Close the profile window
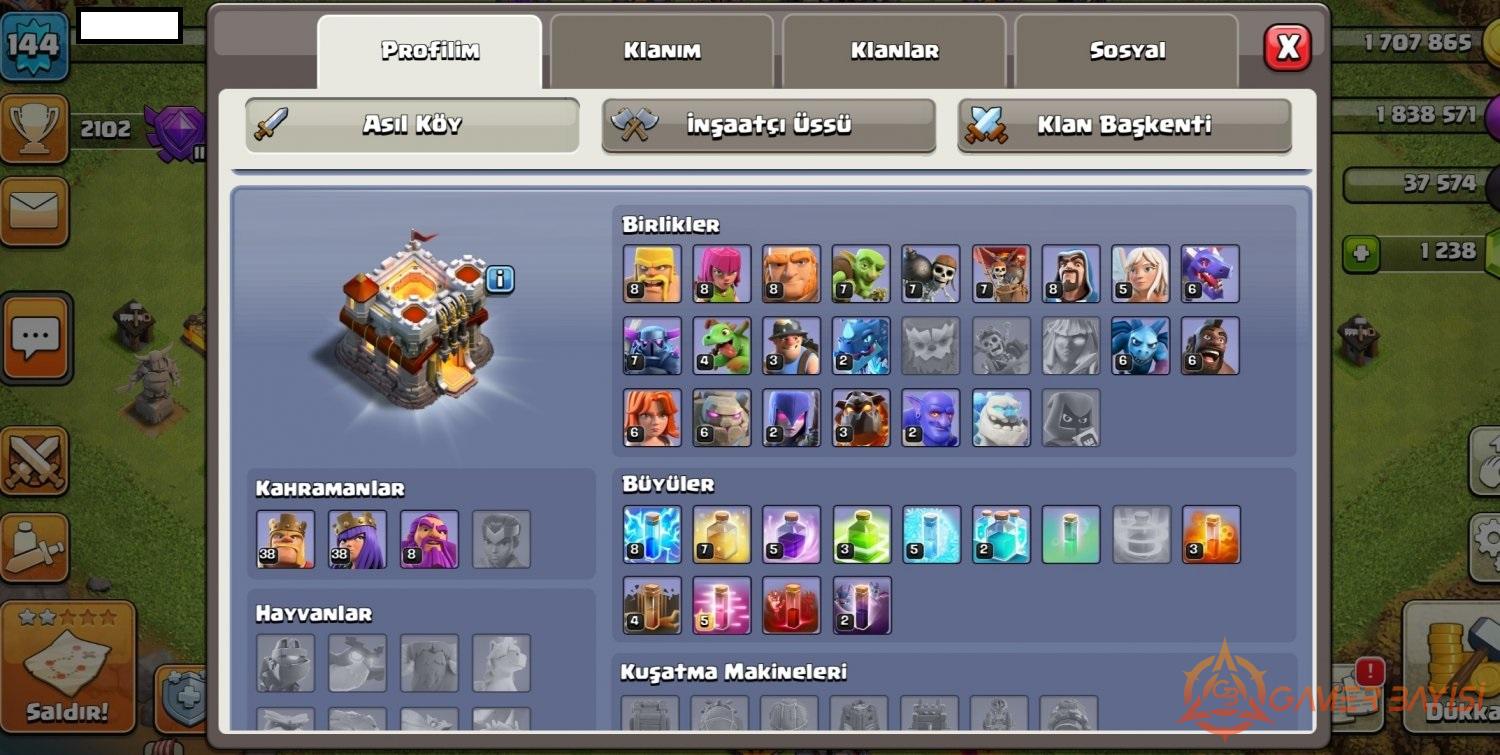The image size is (1500, 755). point(1287,47)
